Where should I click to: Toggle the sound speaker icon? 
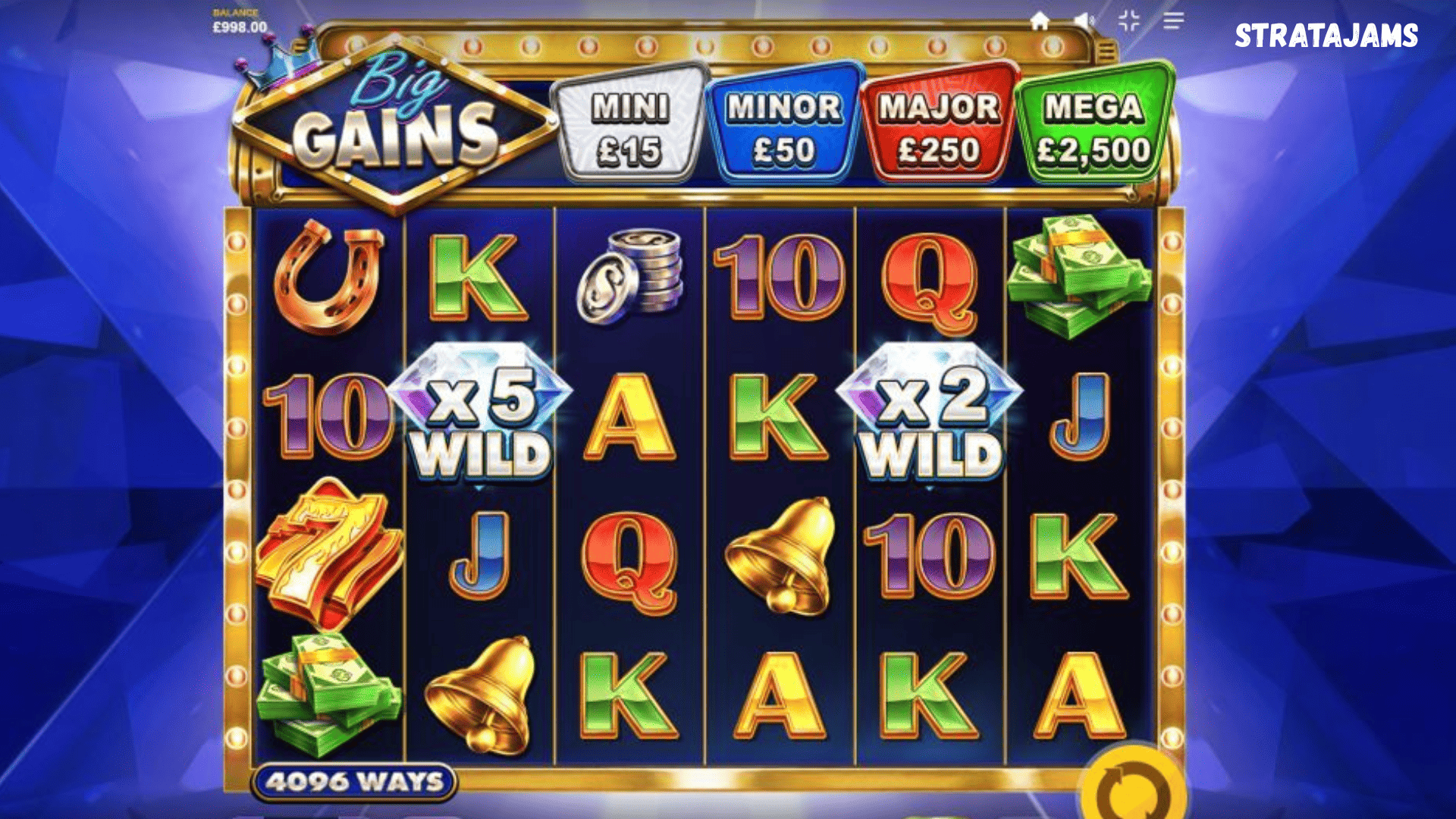(1084, 21)
